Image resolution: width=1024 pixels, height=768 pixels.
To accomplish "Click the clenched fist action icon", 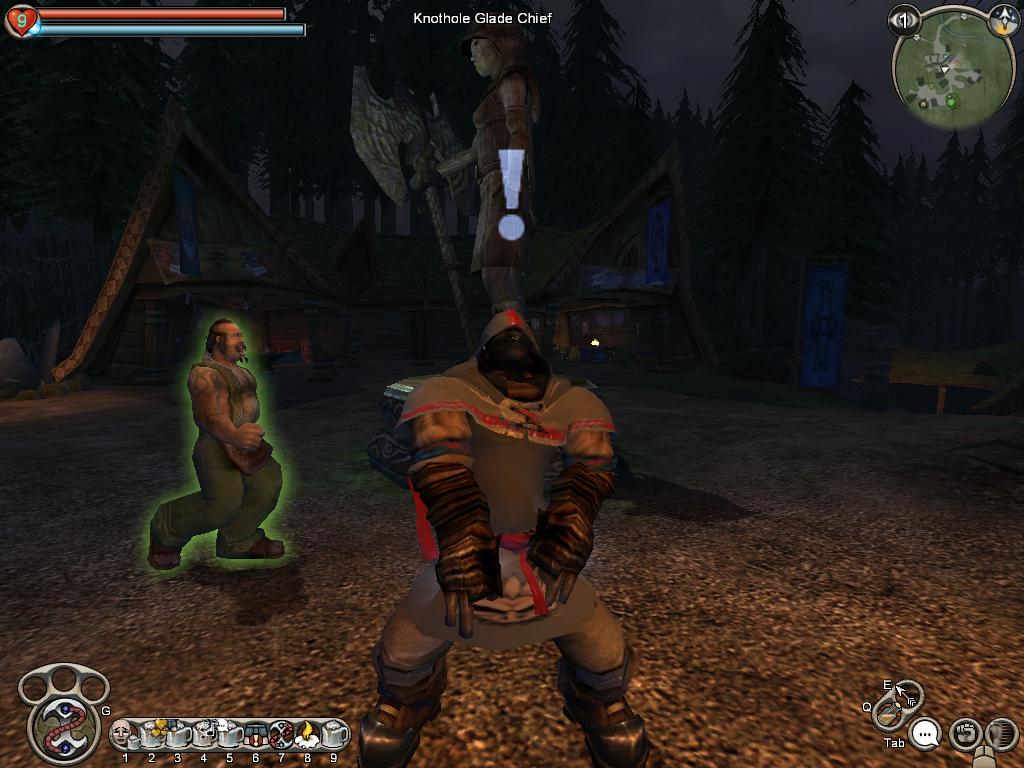I will pos(964,734).
